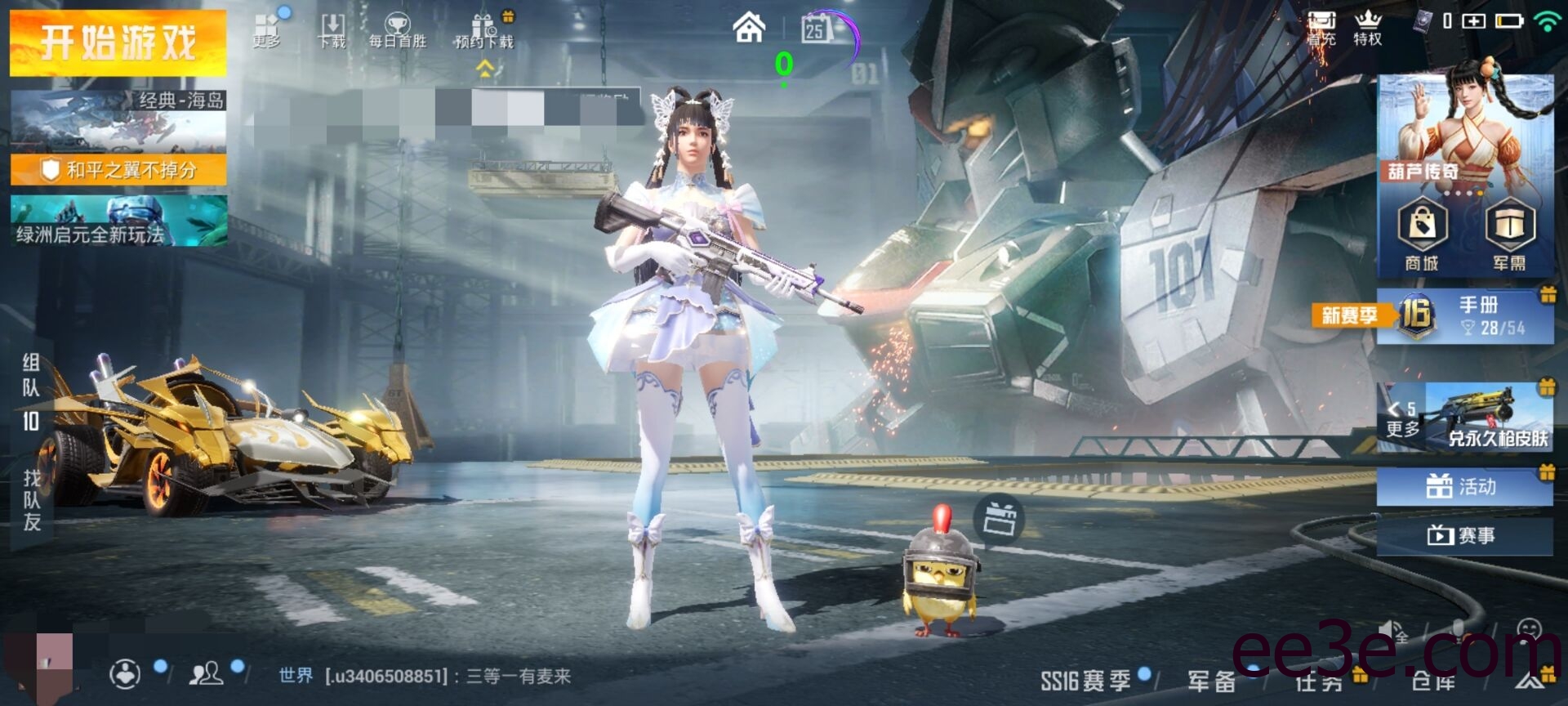Open the 充值 recharge icon at top right
This screenshot has height=706, width=1568.
point(1323,25)
